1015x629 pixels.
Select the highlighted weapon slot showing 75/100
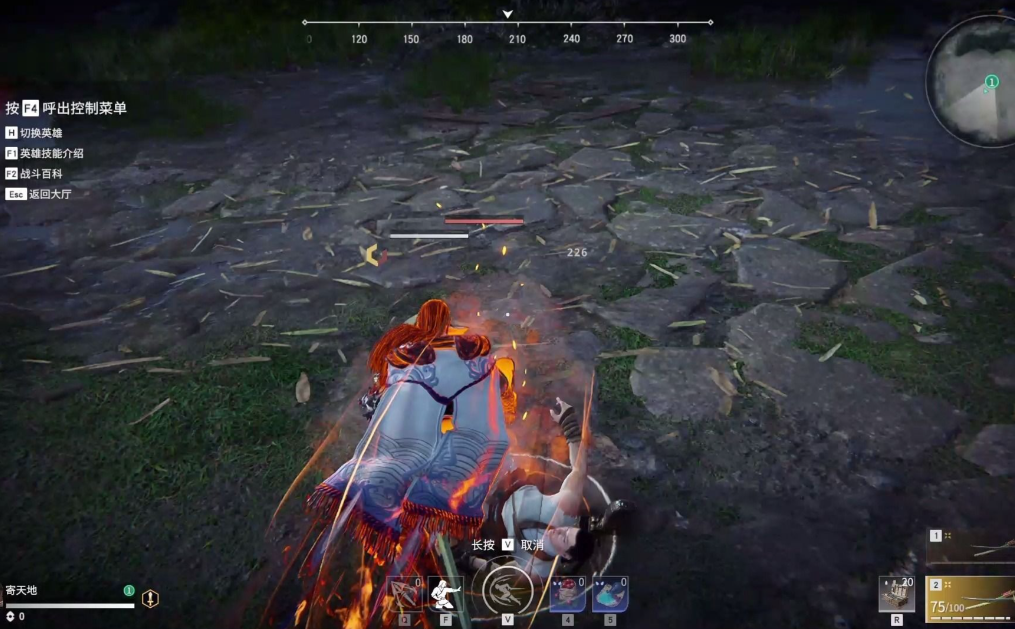(x=971, y=599)
